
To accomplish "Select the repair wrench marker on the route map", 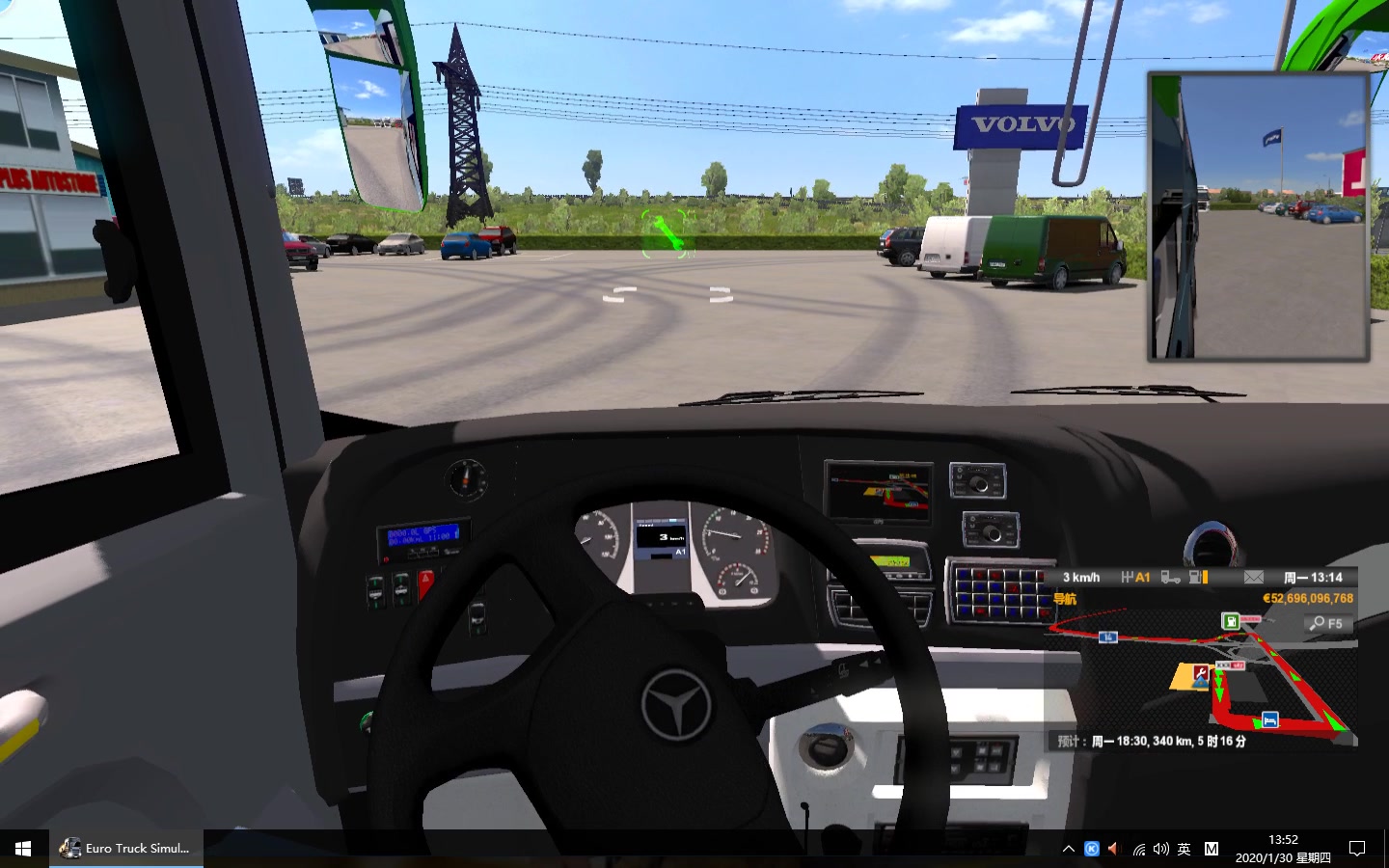I will [x=1201, y=672].
